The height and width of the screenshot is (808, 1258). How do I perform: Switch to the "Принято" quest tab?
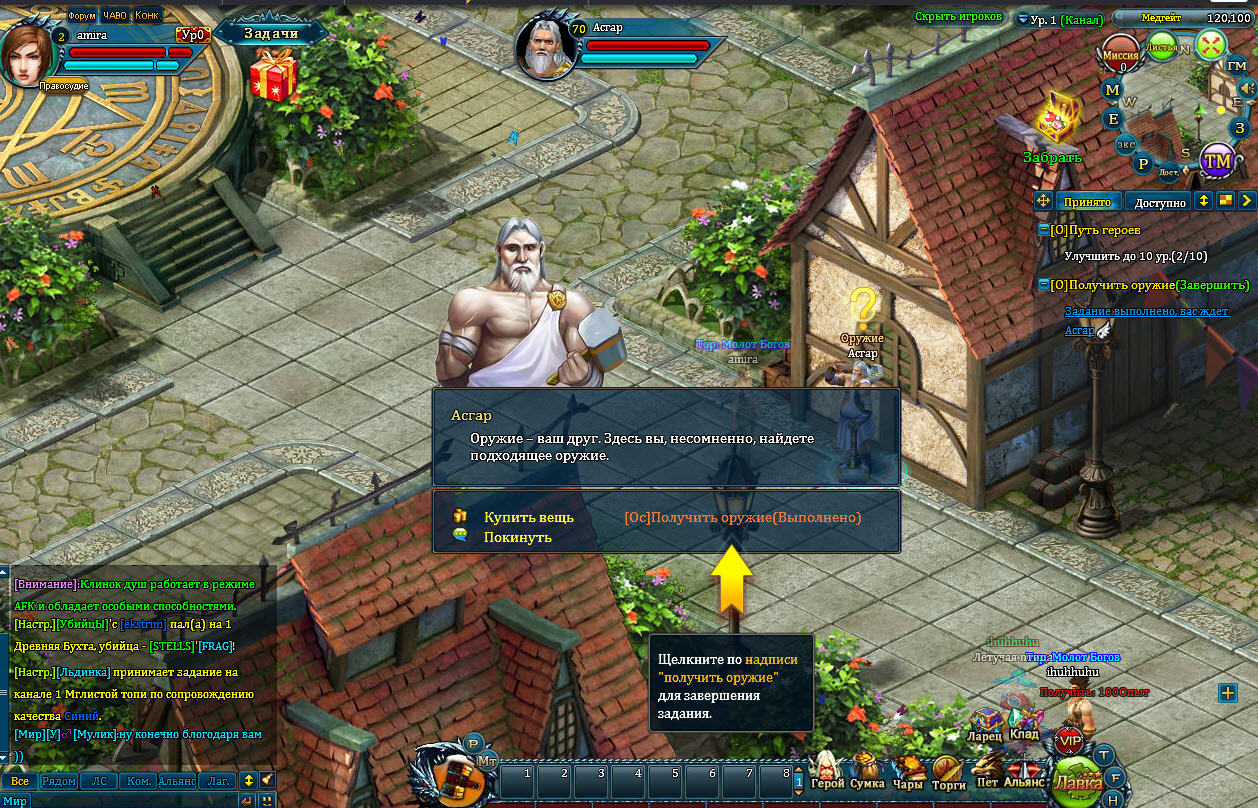point(1087,202)
